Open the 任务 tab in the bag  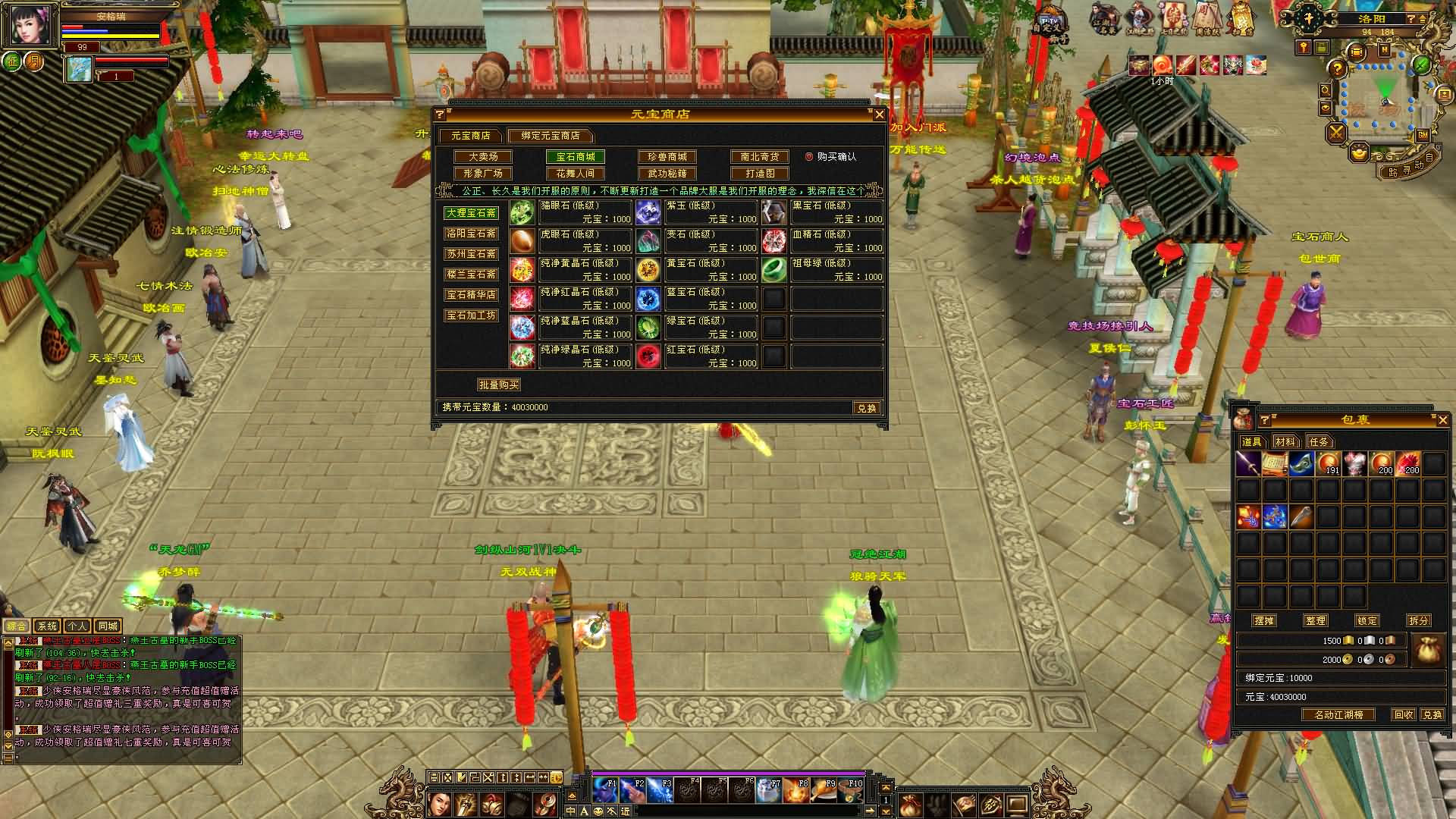[x=1319, y=441]
